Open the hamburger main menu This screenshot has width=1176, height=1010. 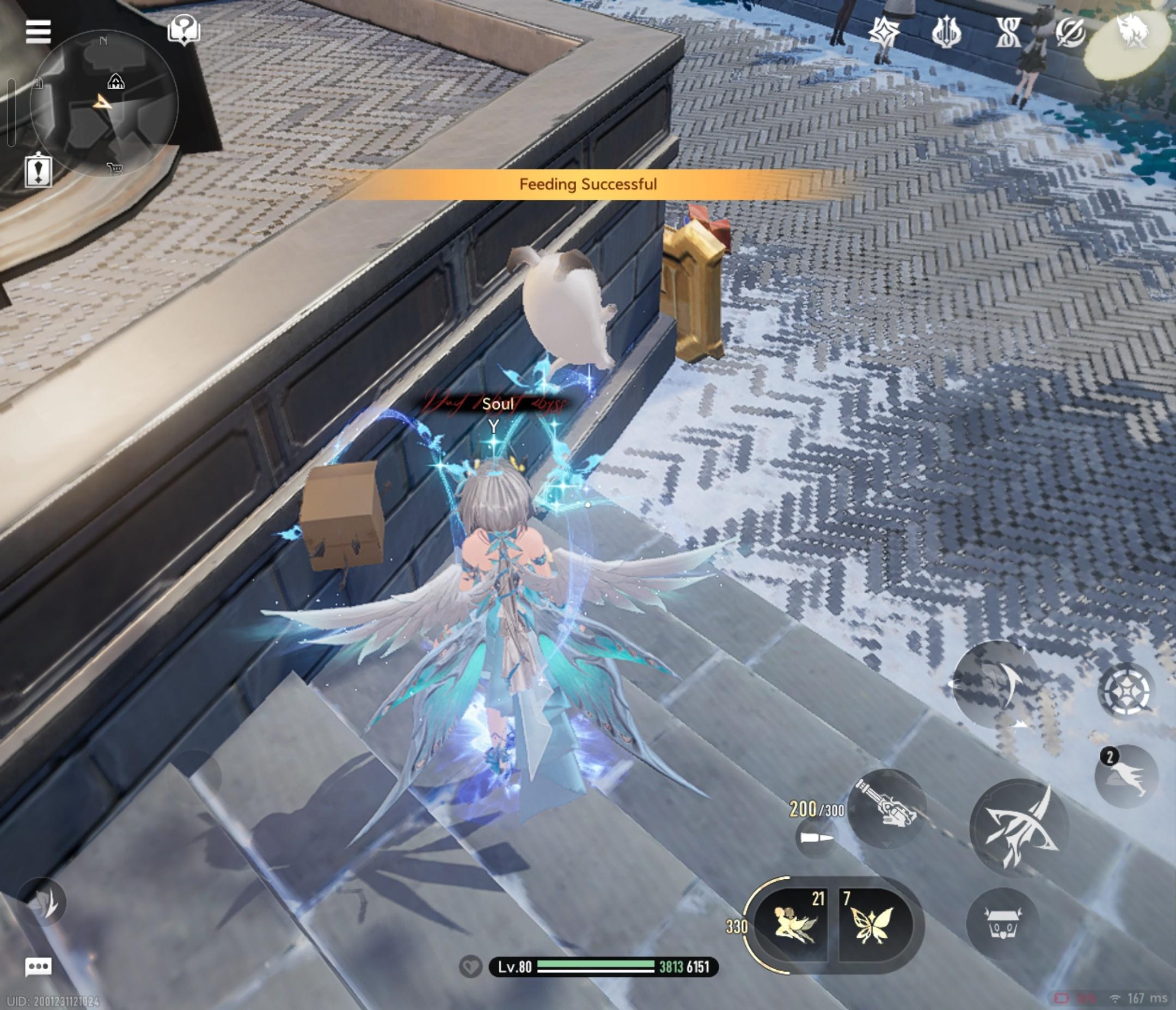[x=38, y=31]
